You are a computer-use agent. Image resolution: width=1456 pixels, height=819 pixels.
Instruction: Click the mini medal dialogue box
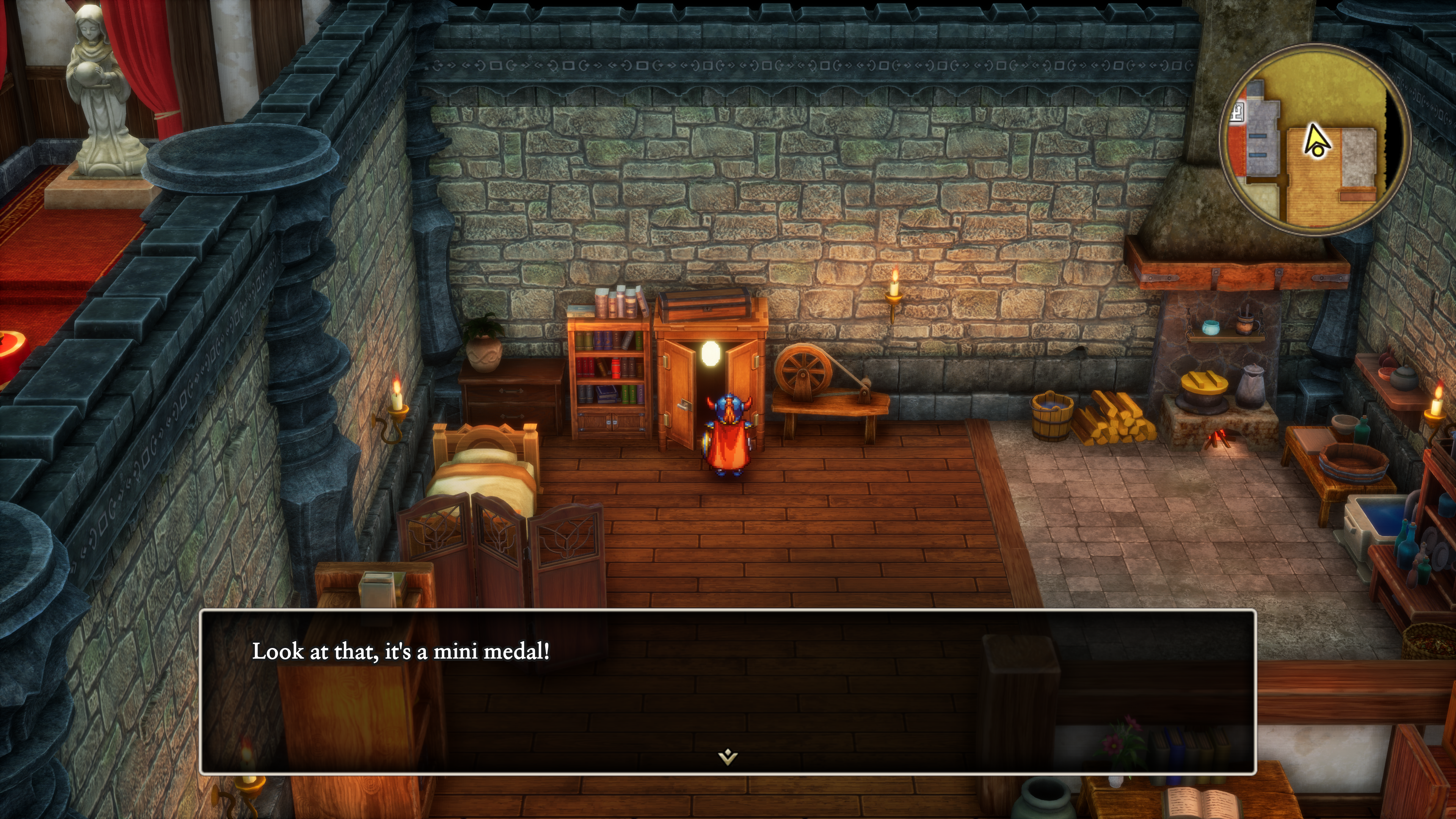click(728, 691)
